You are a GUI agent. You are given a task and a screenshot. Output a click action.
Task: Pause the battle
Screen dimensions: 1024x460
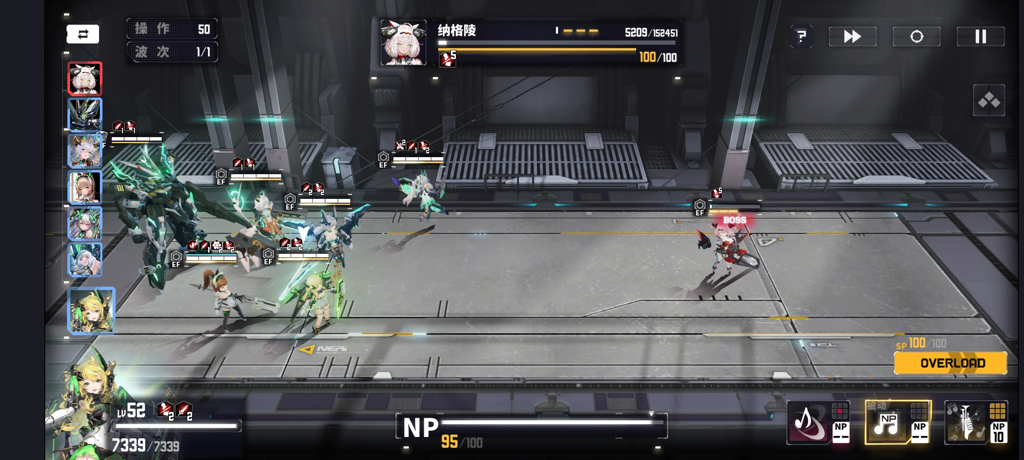pos(980,37)
